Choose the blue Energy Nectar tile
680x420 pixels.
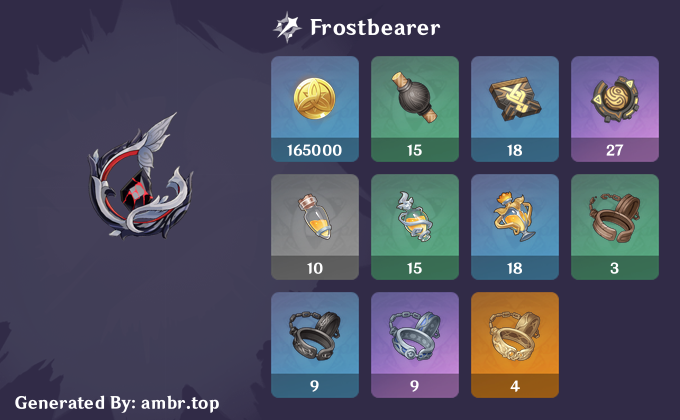tap(514, 225)
